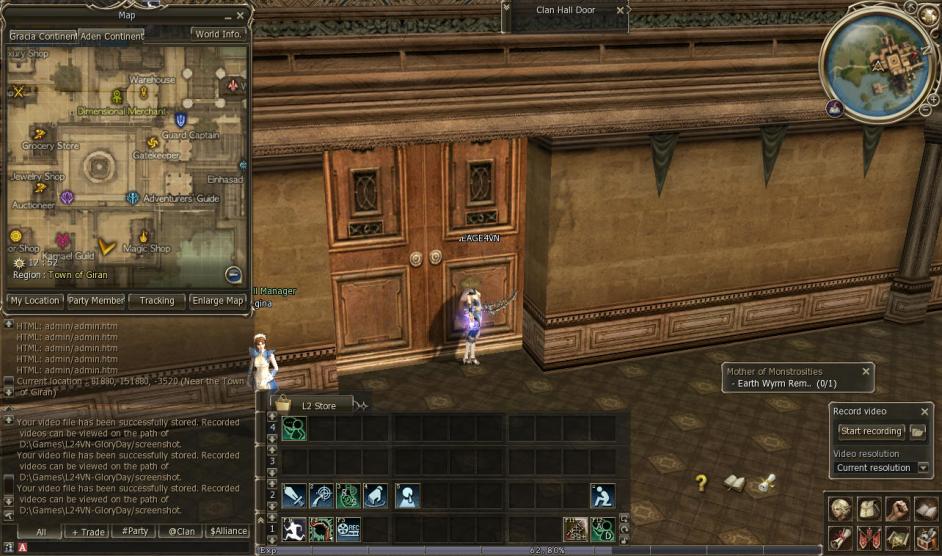This screenshot has width=942, height=556.
Task: Enlarge the map window
Action: 218,300
